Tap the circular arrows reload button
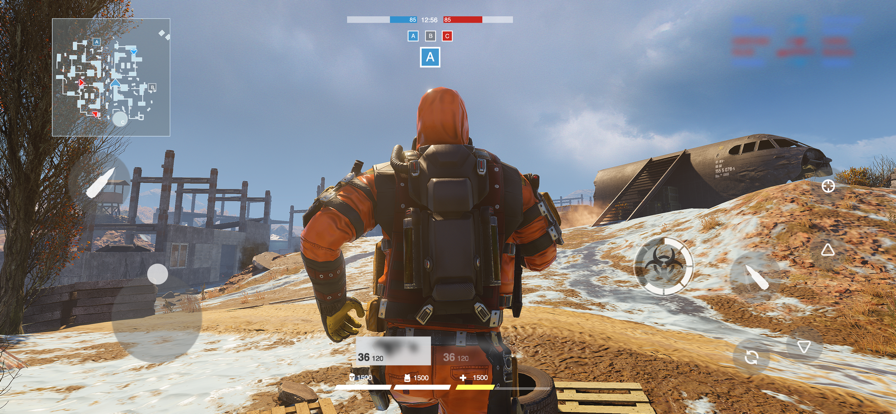The width and height of the screenshot is (896, 414). point(751,357)
